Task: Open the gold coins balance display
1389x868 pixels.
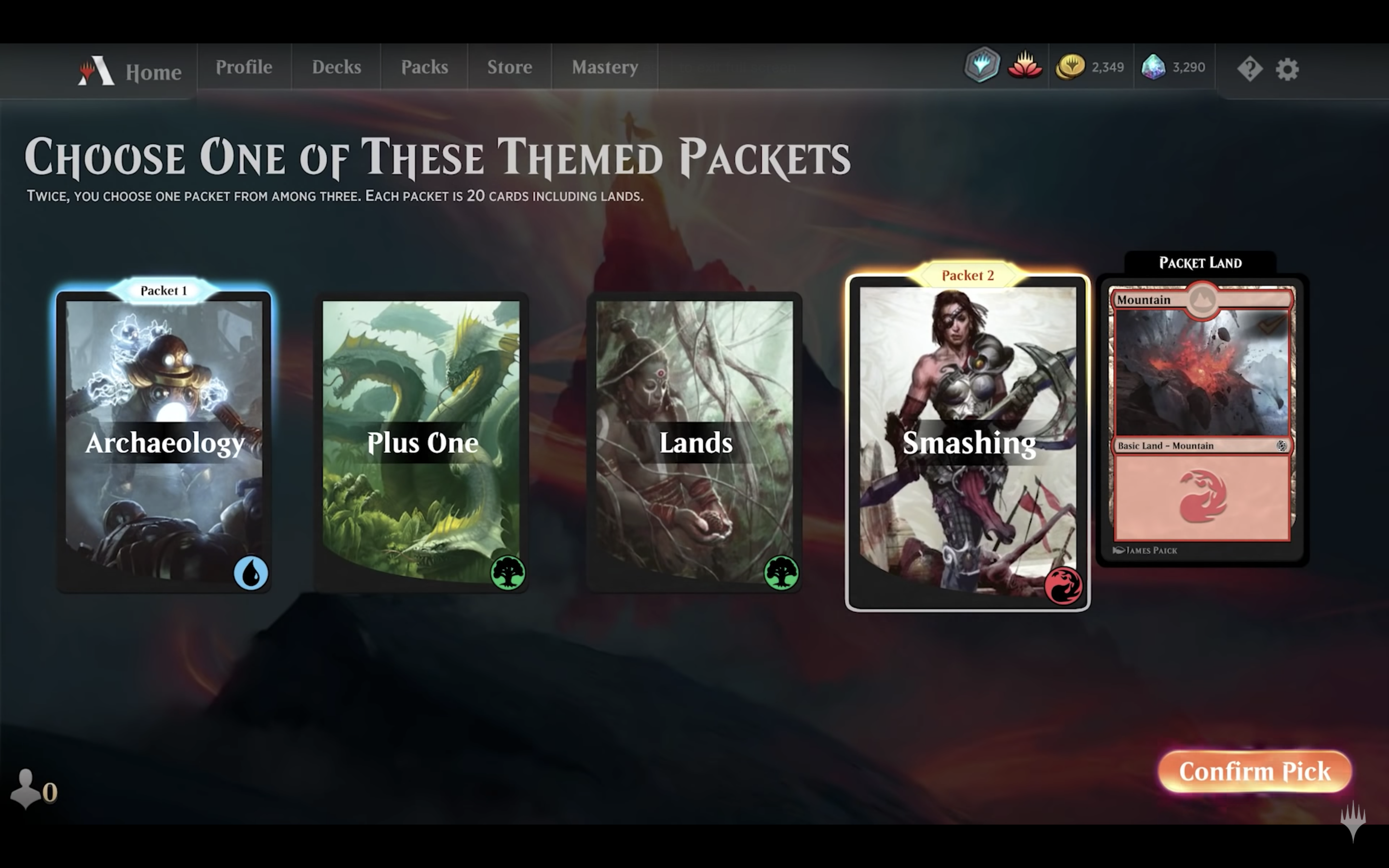Action: point(1090,67)
